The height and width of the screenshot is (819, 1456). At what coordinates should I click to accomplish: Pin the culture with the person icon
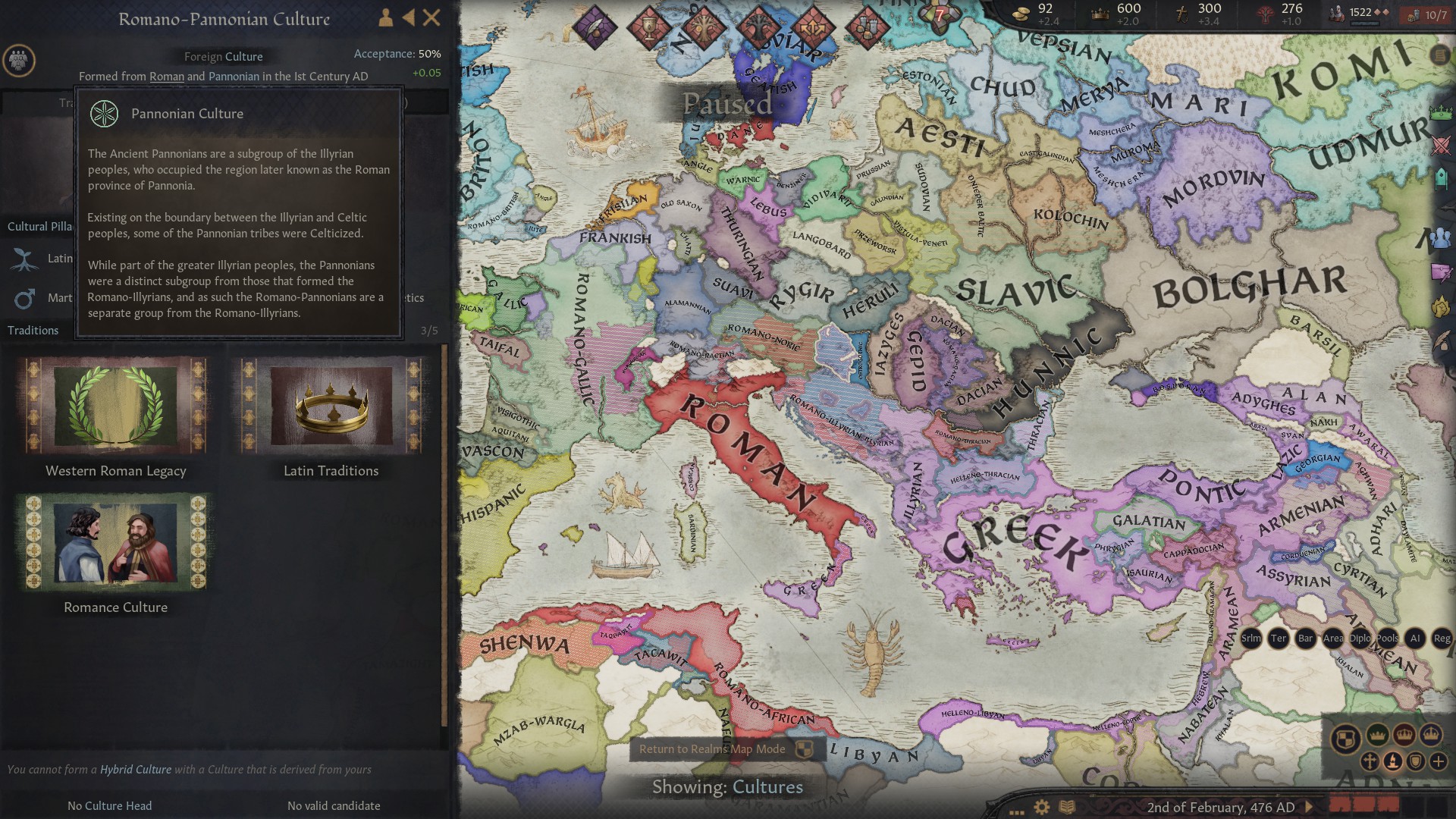pyautogui.click(x=384, y=17)
